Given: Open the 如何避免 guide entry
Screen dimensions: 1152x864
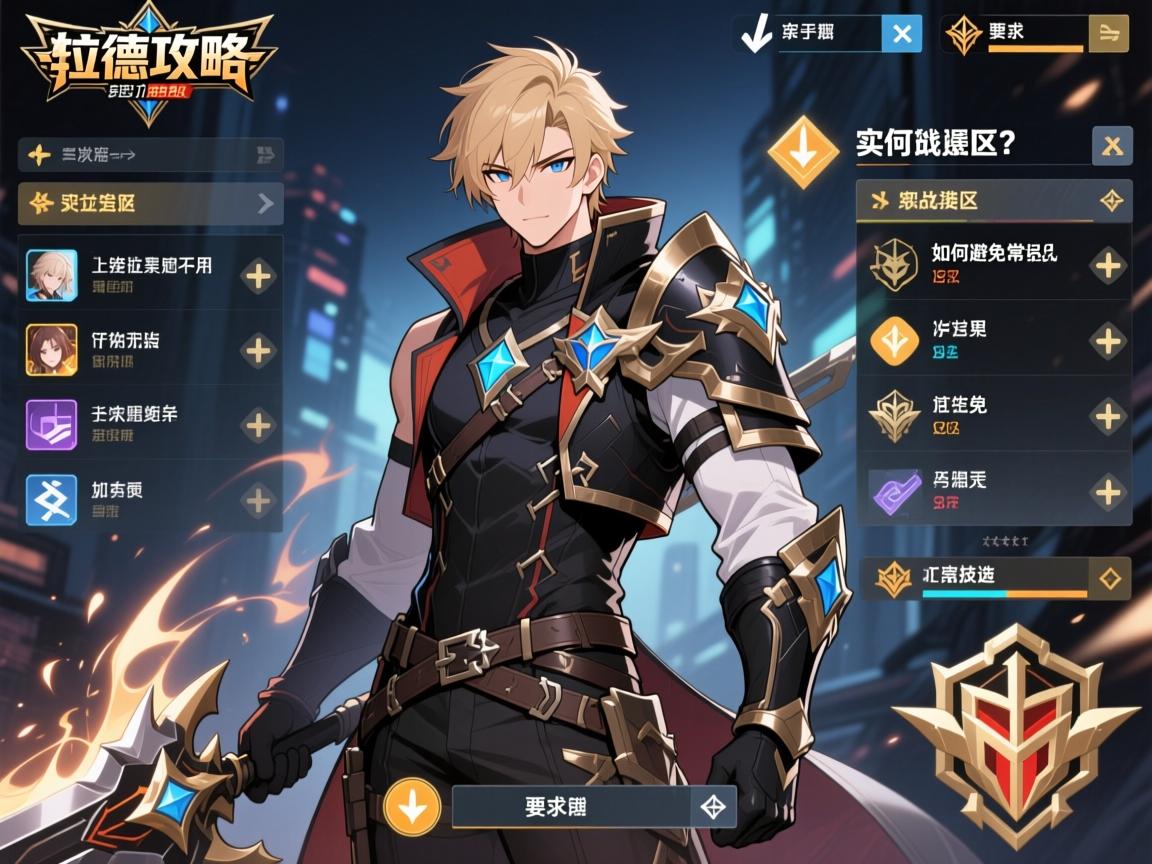Looking at the screenshot, I should click(x=993, y=263).
